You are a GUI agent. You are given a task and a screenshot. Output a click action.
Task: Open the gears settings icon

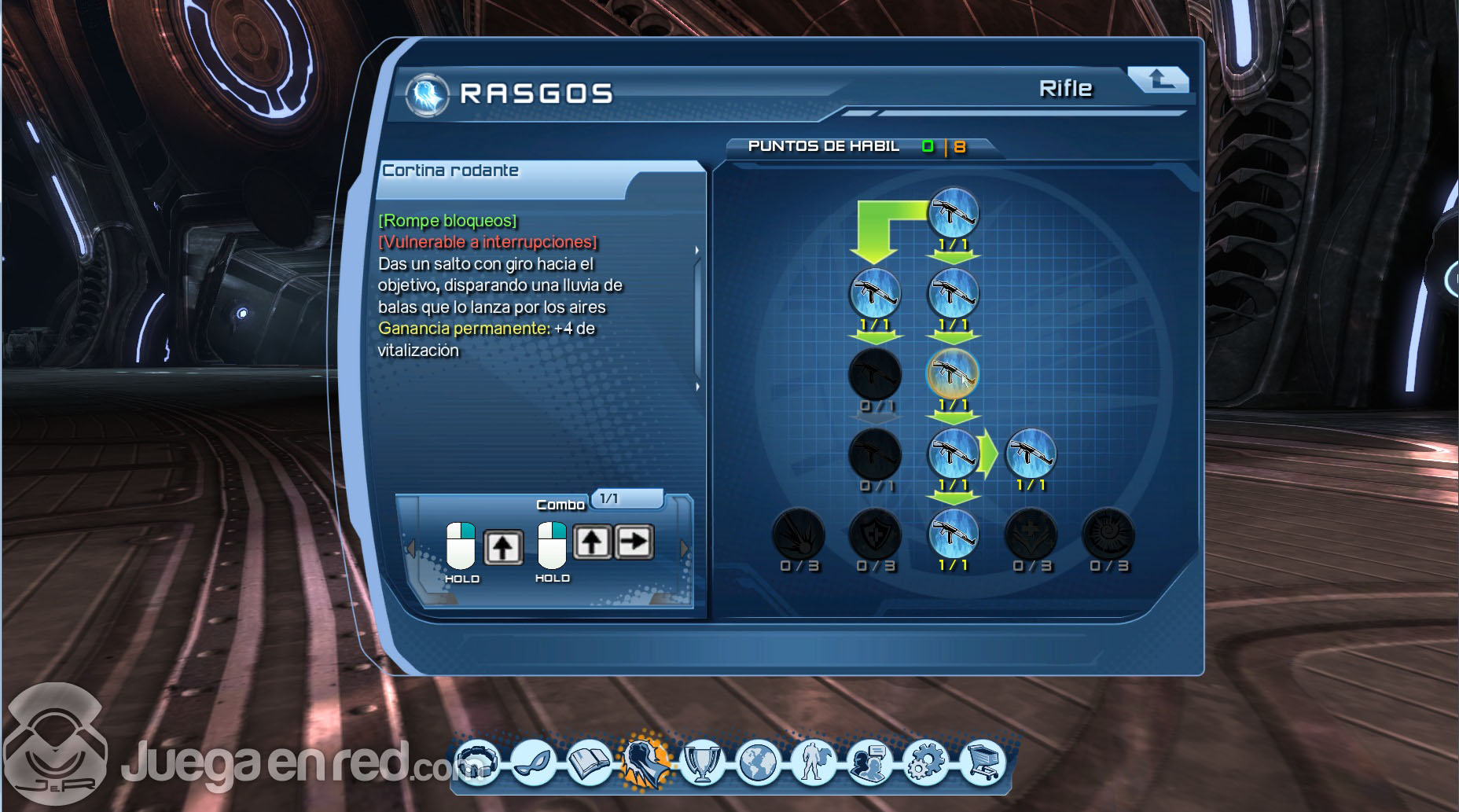click(x=926, y=762)
